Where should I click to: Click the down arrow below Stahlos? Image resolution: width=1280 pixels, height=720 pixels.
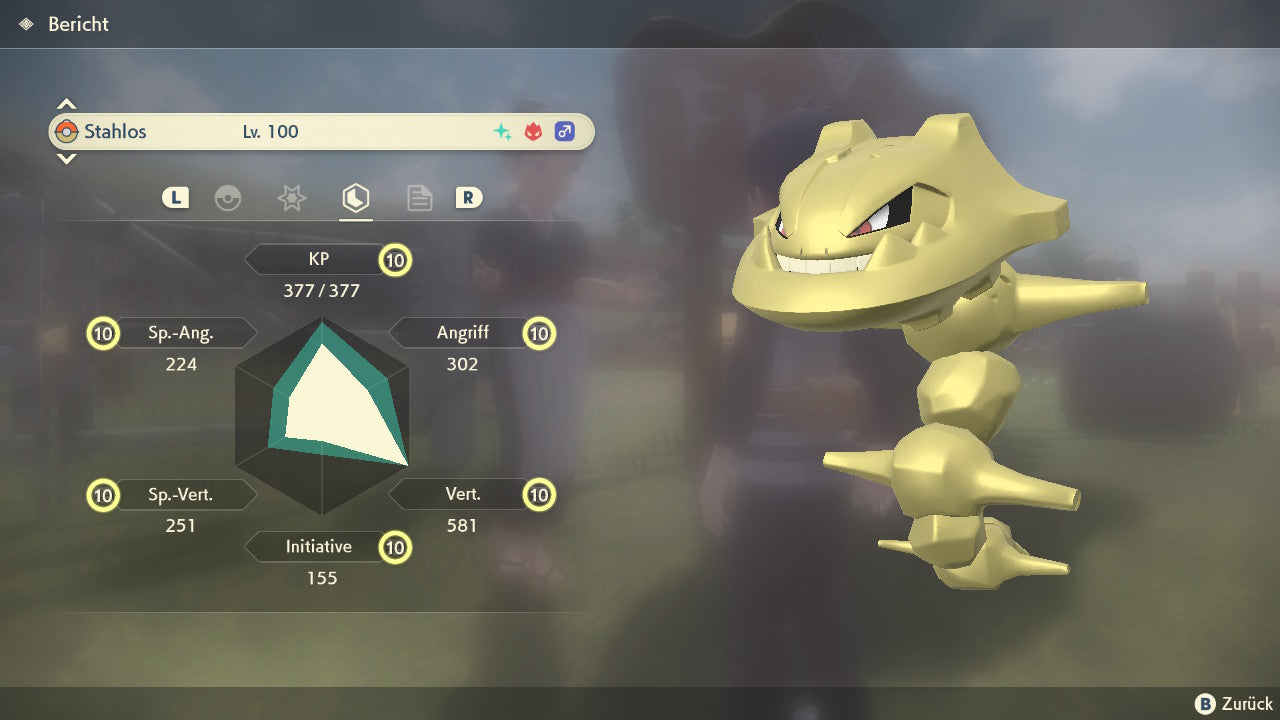[66, 158]
